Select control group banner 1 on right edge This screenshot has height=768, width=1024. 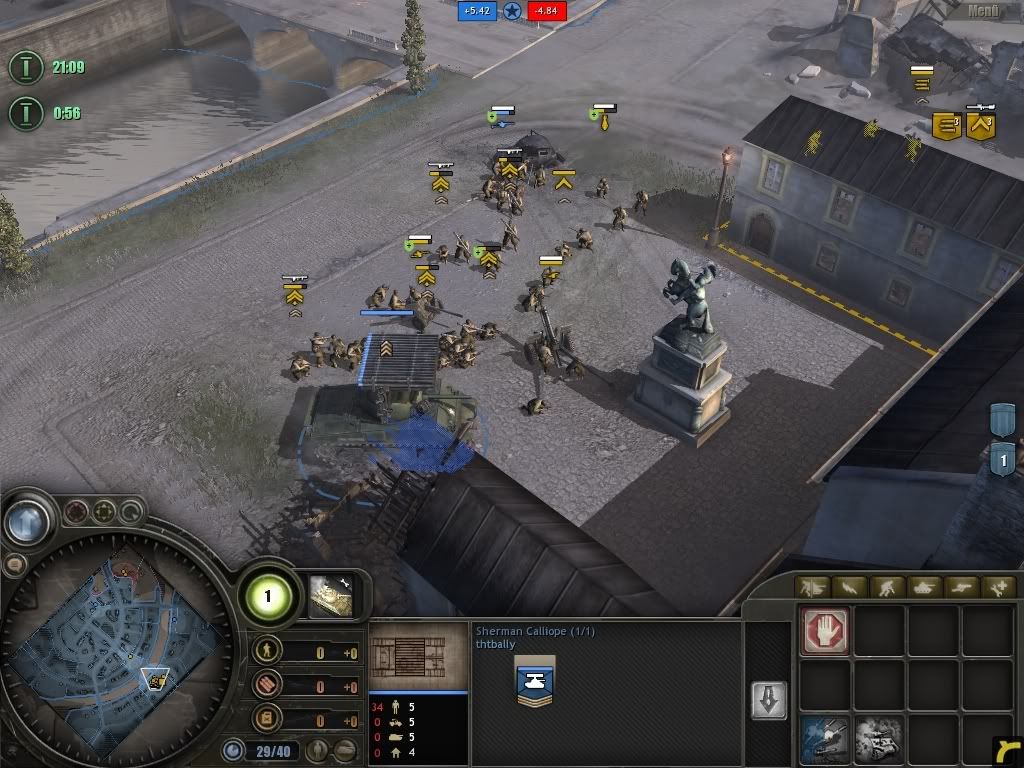[1003, 461]
